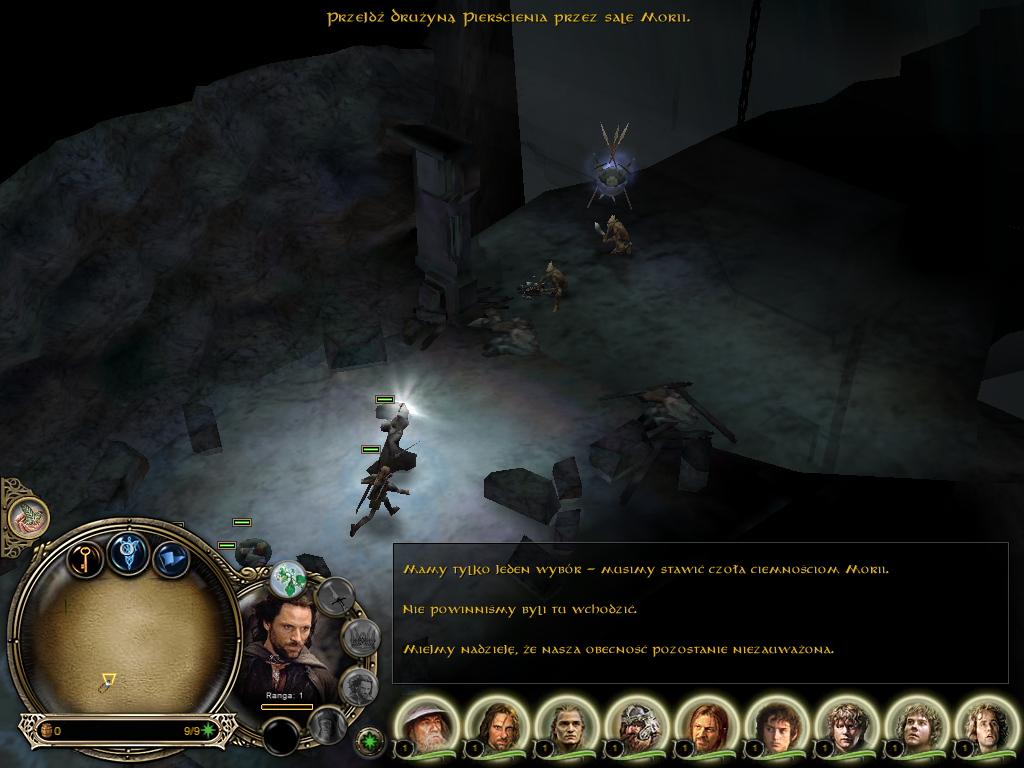Open the hand-with-leaf icon button
This screenshot has height=768, width=1024.
pos(28,517)
